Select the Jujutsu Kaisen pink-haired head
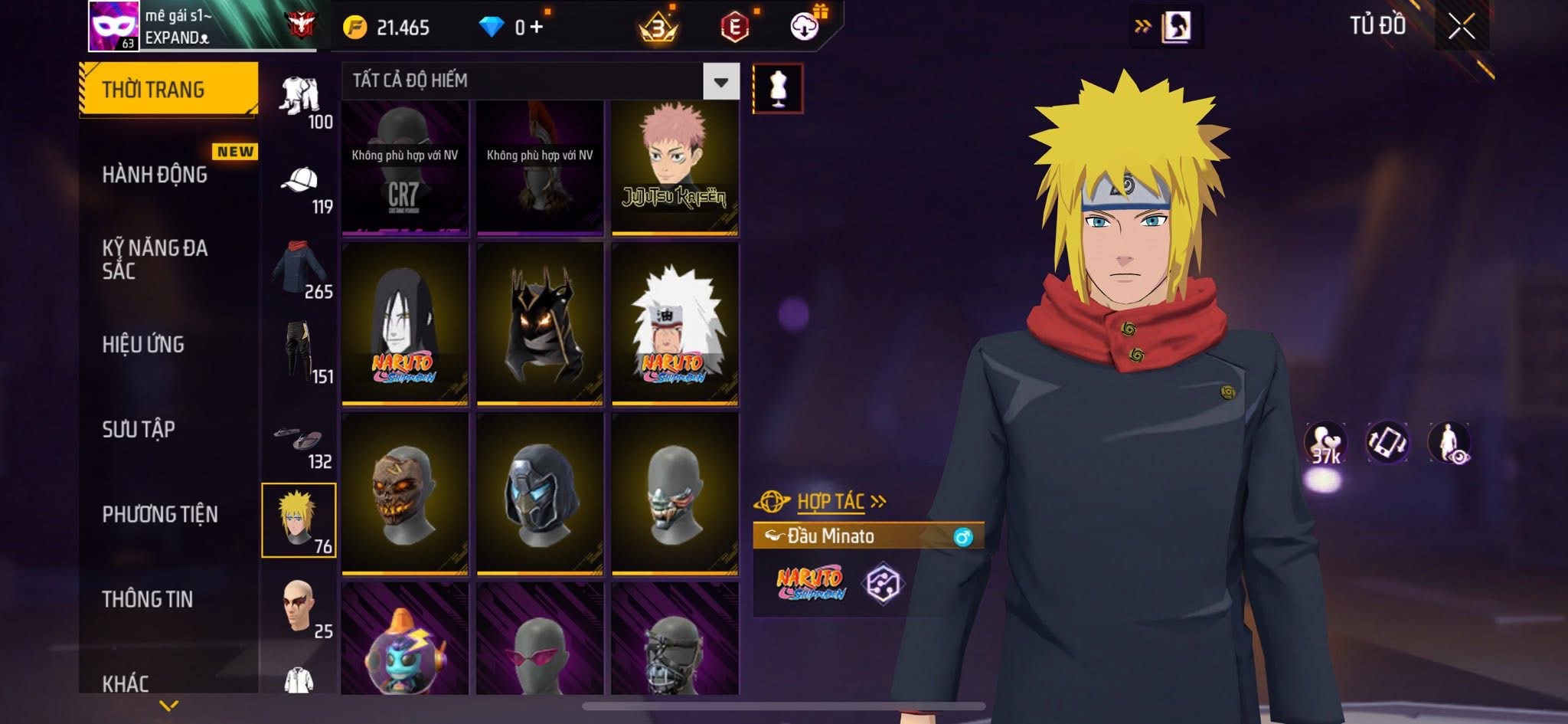 coord(675,169)
